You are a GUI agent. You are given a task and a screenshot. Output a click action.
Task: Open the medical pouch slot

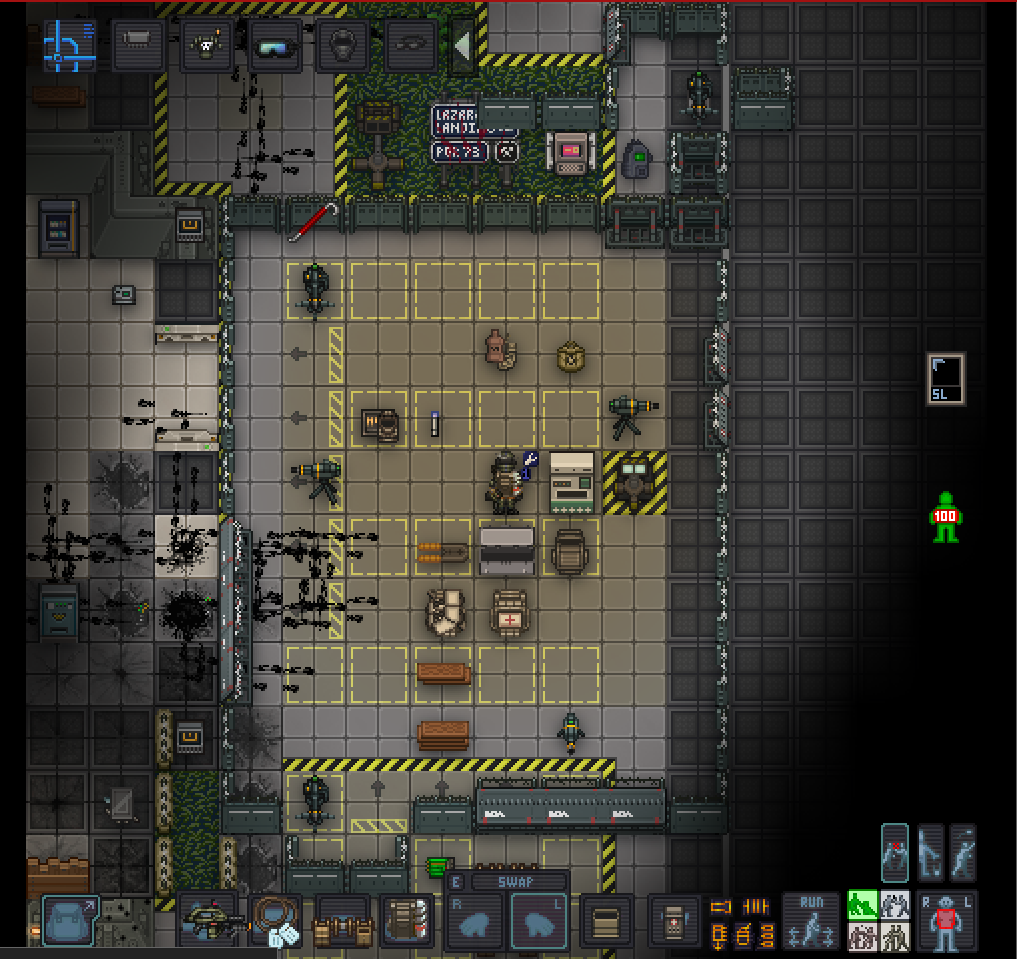click(675, 920)
